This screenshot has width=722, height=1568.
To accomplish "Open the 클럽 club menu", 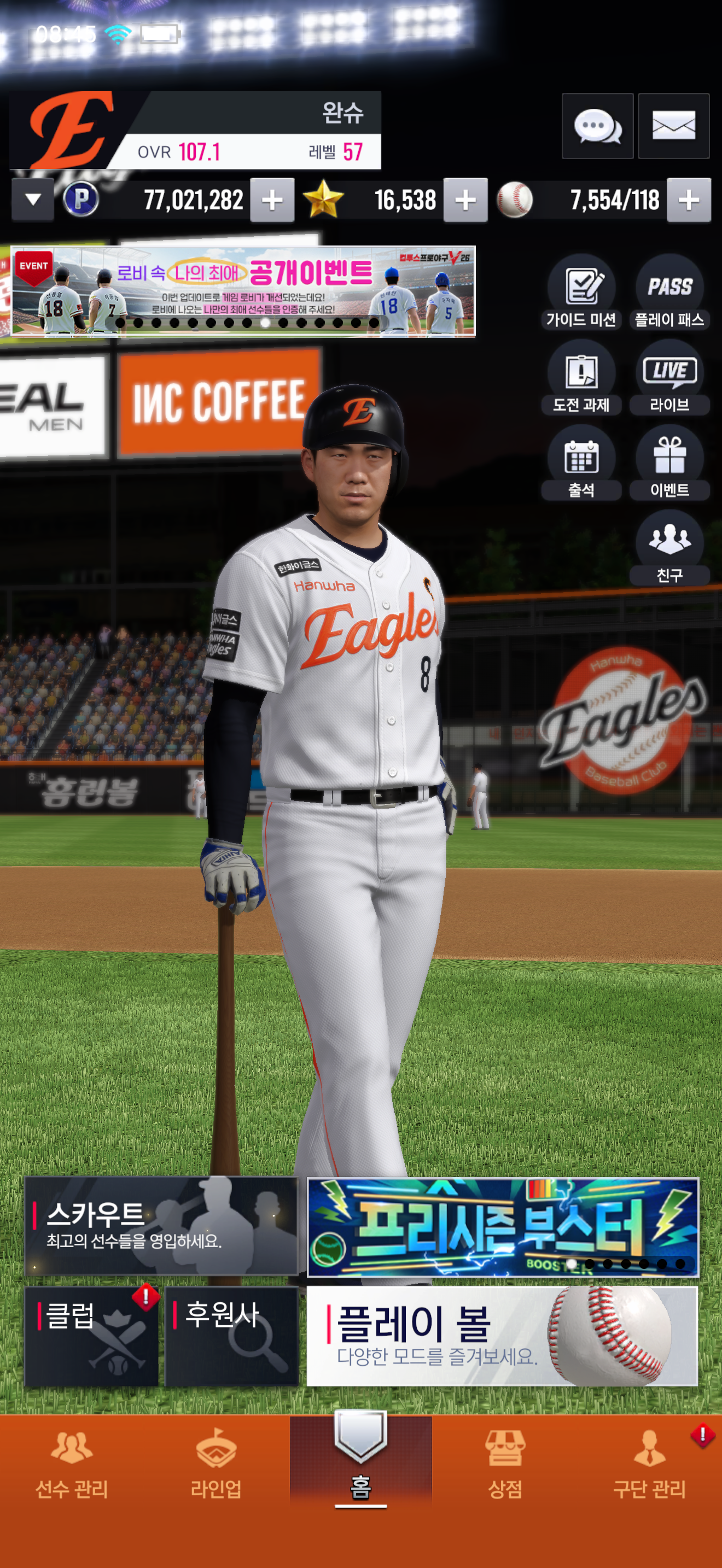I will click(x=91, y=1336).
